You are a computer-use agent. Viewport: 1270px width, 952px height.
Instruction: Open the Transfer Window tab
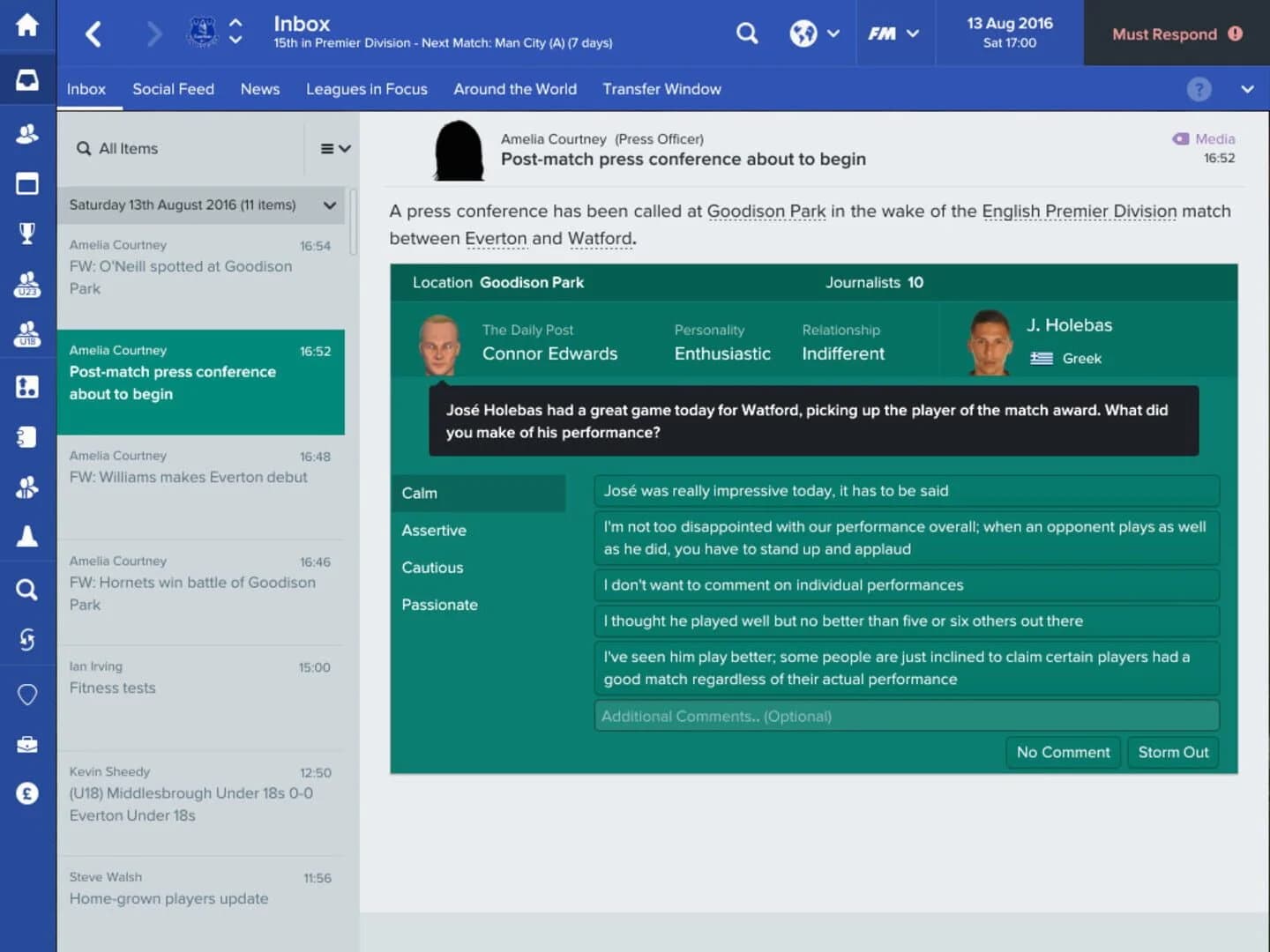click(661, 89)
